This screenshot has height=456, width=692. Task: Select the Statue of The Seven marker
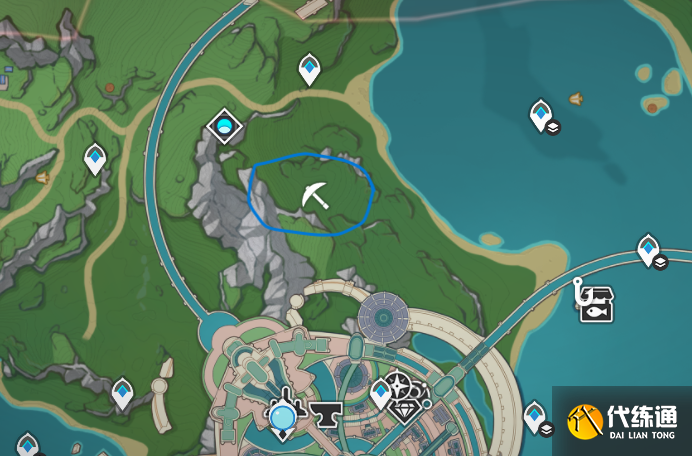tap(225, 126)
